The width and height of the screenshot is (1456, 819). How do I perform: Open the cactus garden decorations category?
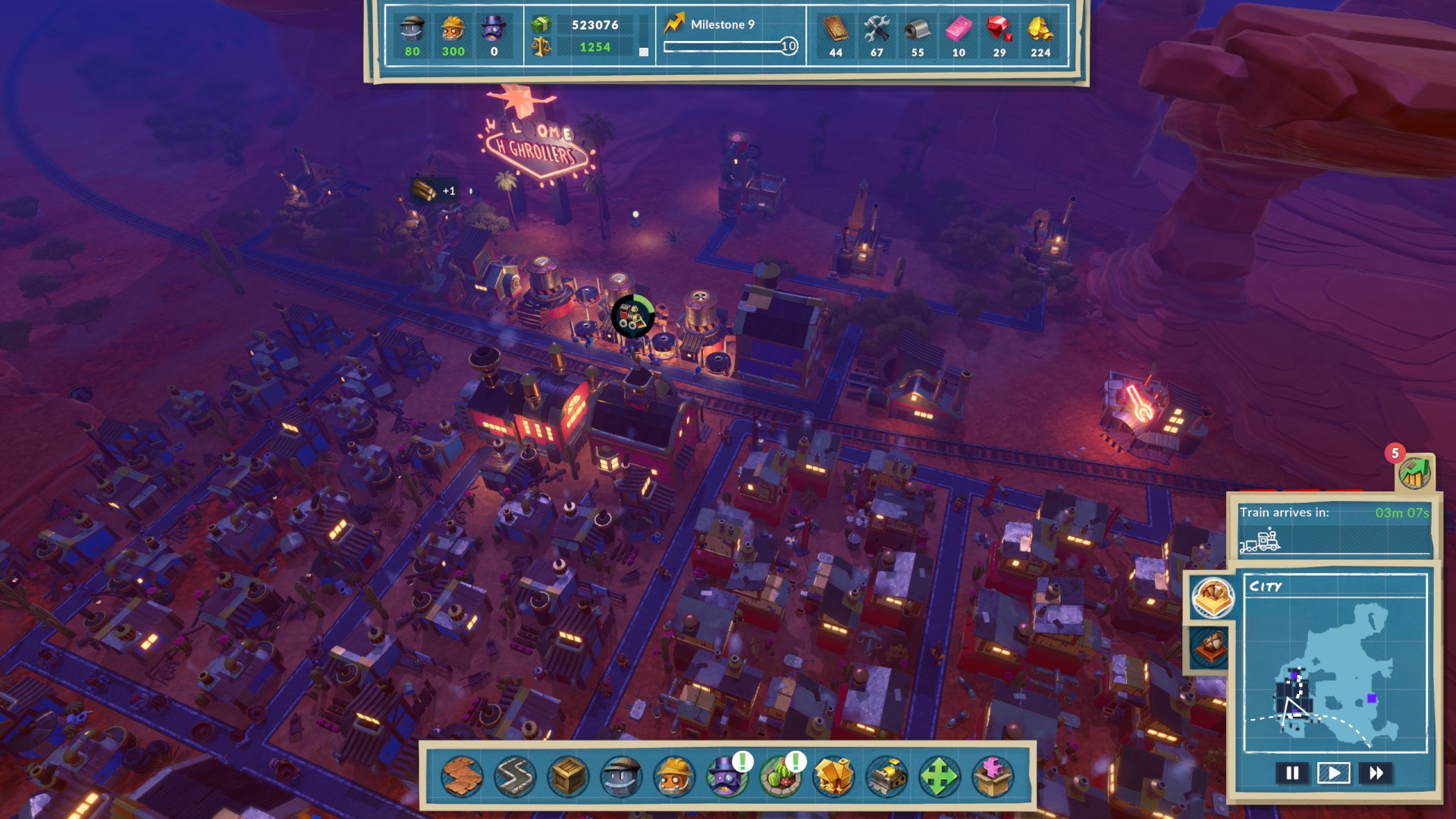click(780, 776)
